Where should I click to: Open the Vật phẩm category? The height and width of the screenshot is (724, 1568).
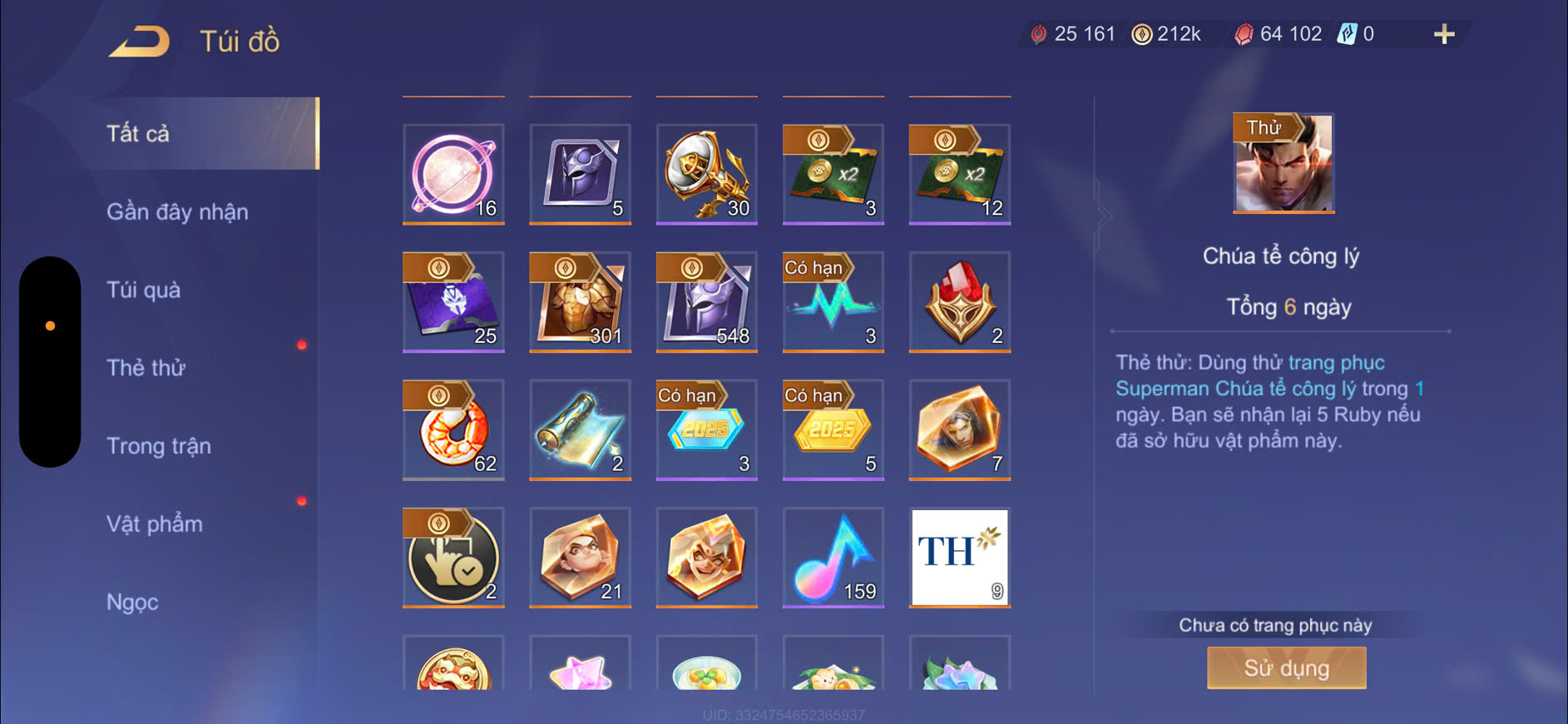(x=154, y=524)
